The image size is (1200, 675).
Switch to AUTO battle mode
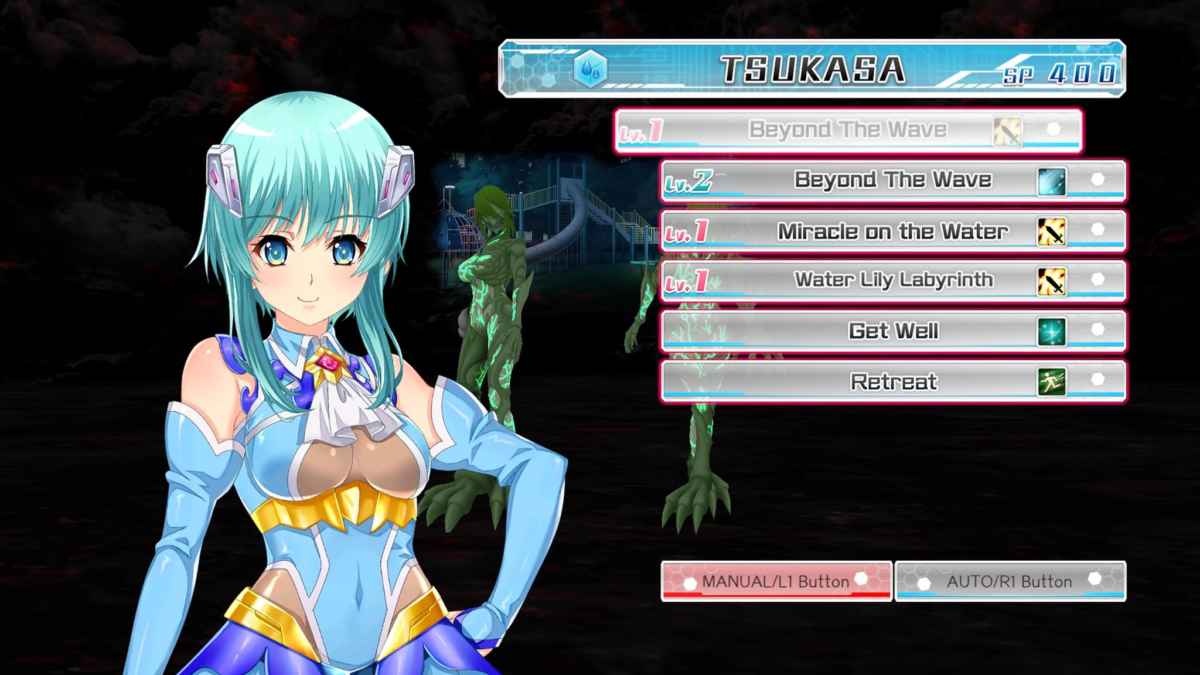[x=1010, y=581]
